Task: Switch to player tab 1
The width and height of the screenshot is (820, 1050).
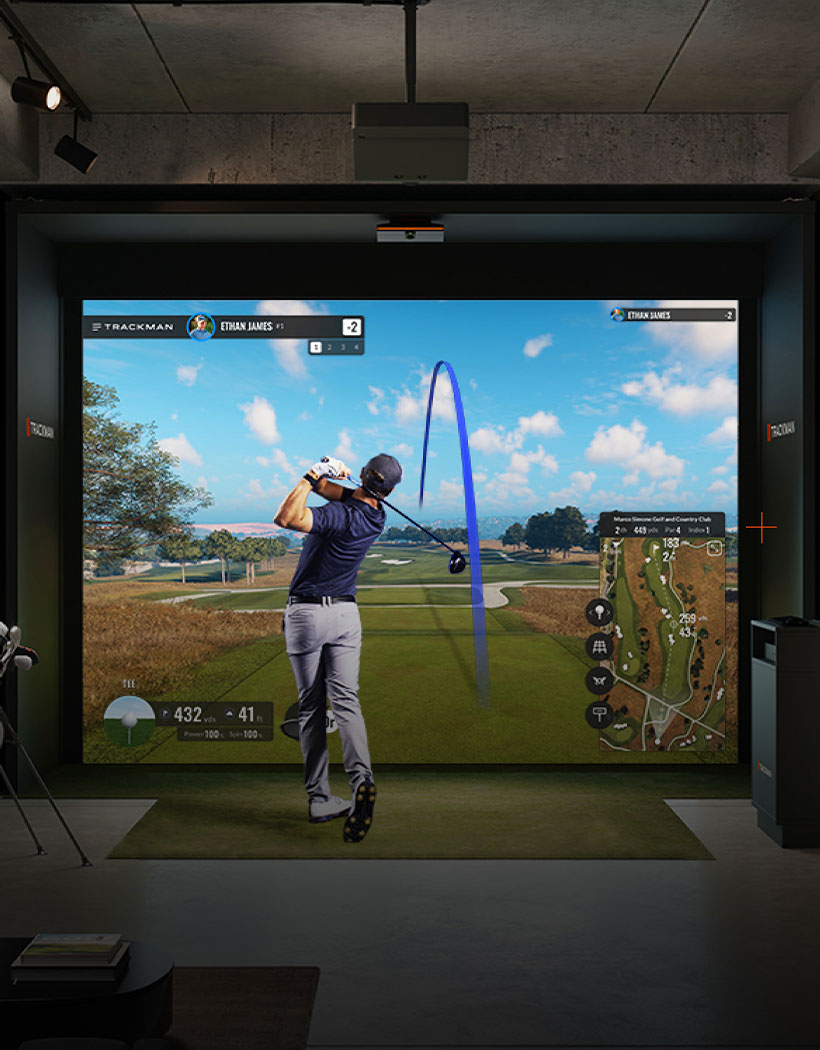Action: 315,348
